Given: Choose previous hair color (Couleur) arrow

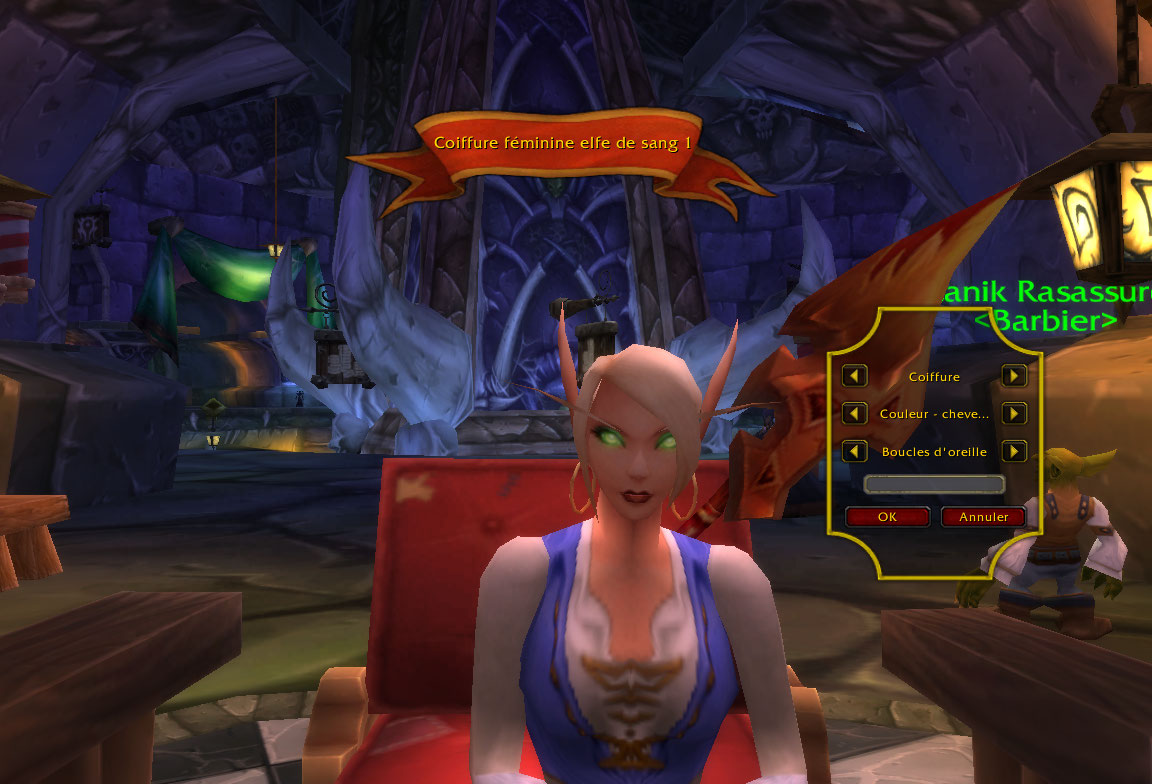Looking at the screenshot, I should [854, 413].
